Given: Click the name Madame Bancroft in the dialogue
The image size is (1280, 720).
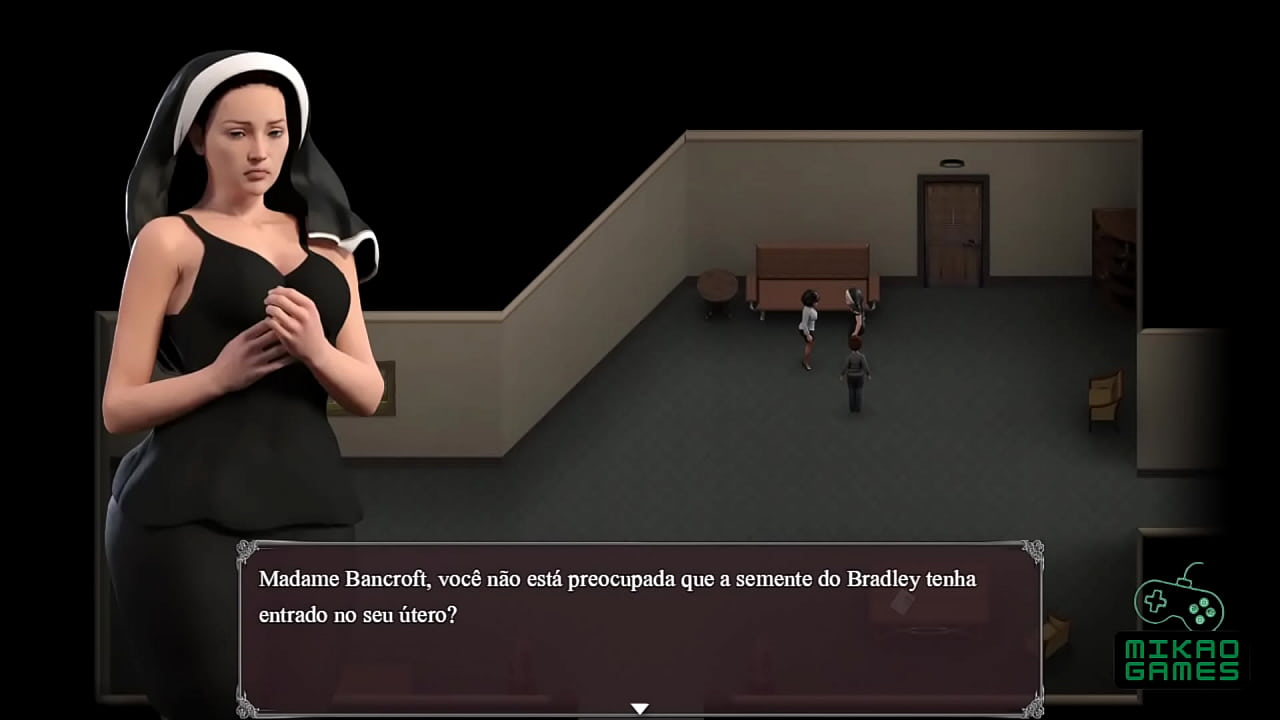Looking at the screenshot, I should click(x=339, y=578).
